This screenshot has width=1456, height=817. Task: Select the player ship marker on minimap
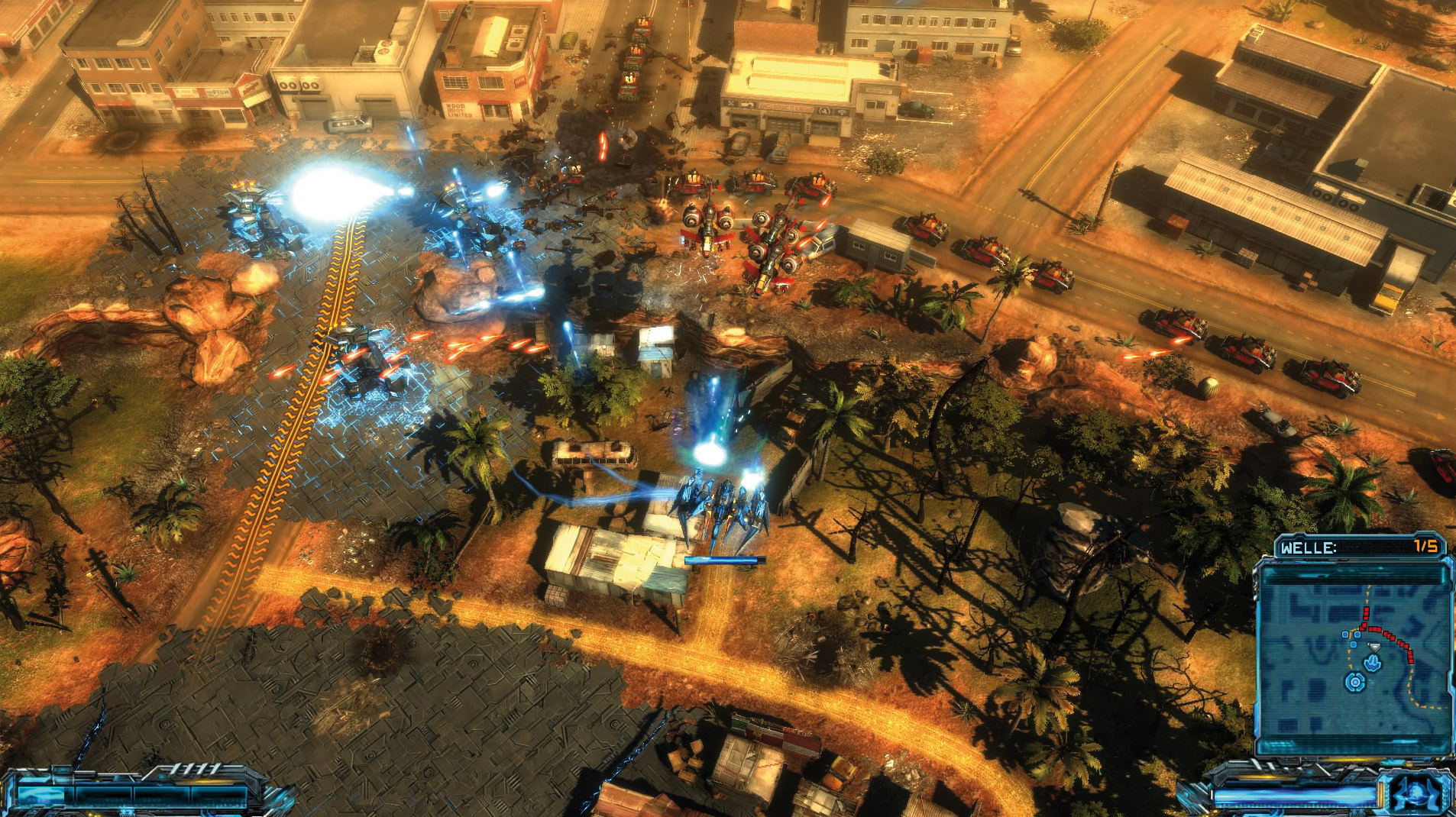1373,663
